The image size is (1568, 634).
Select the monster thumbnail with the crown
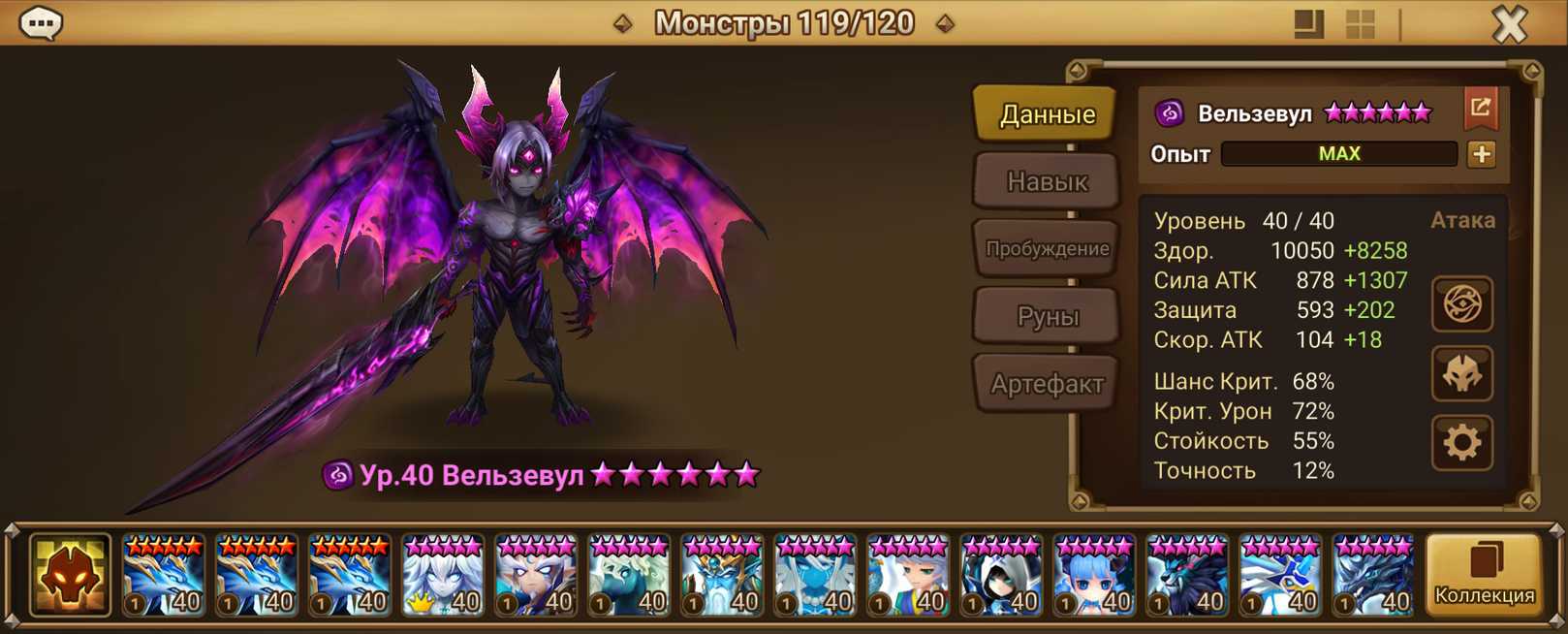(443, 576)
